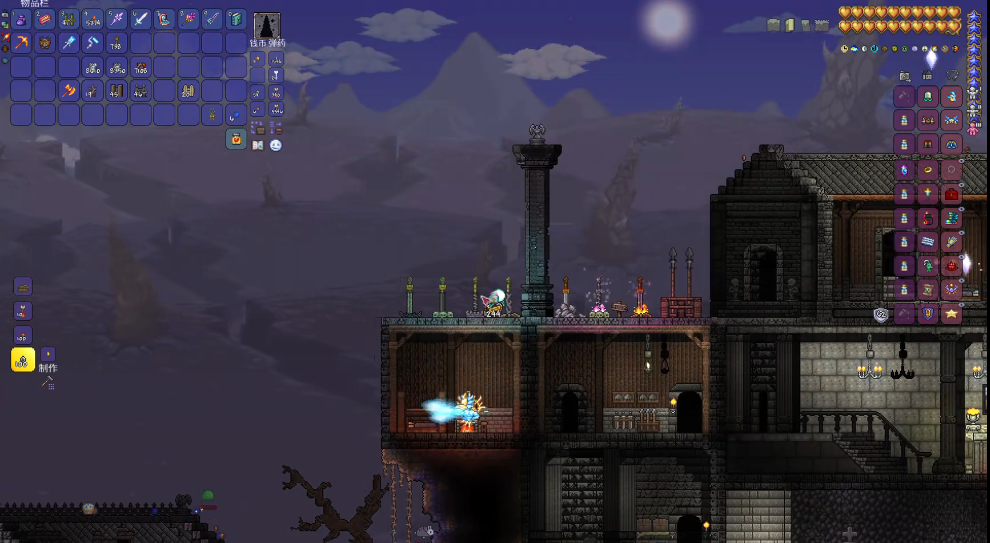Click the fence item stack in inventory

tap(189, 91)
